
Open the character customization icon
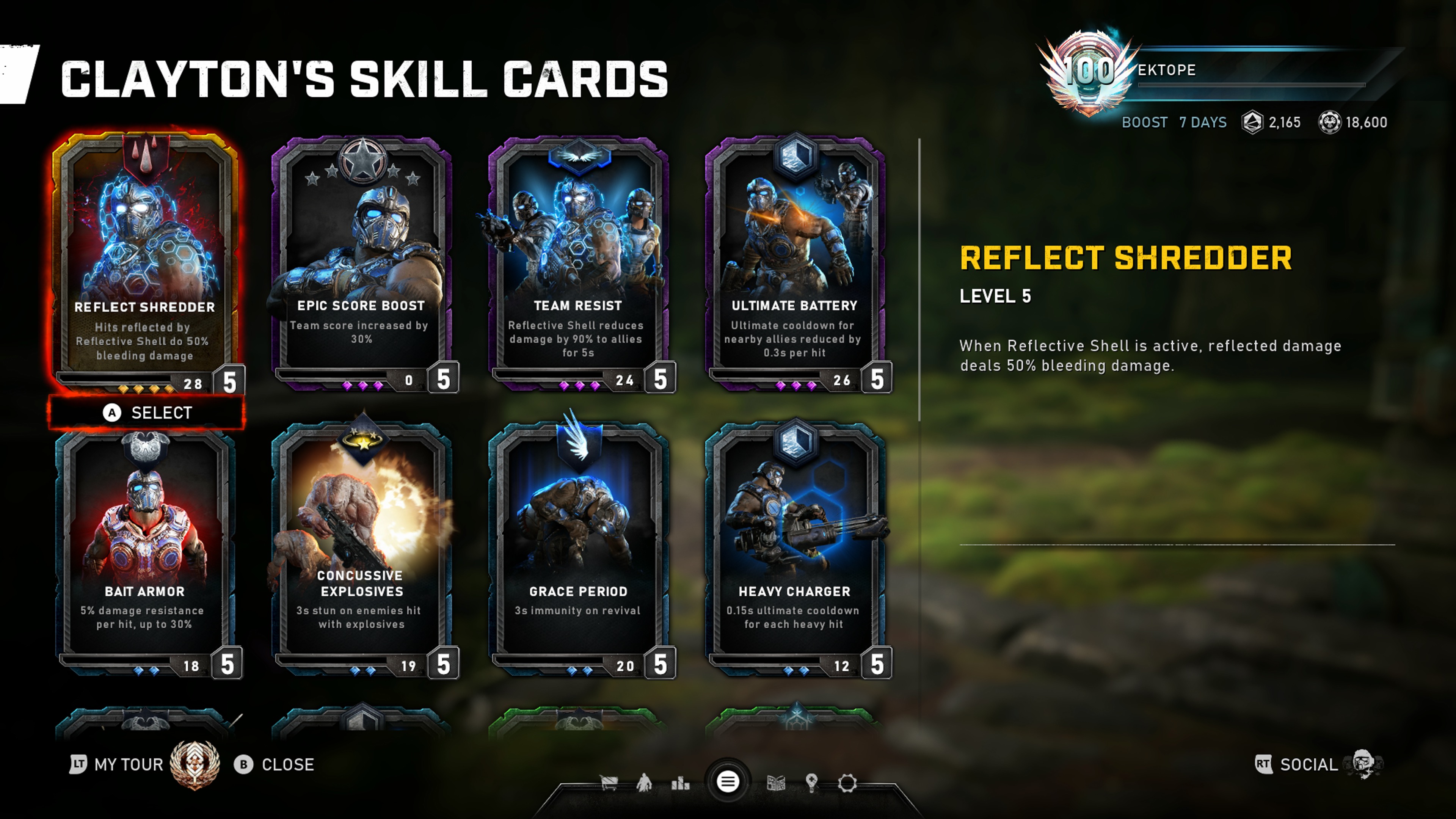pos(644,783)
